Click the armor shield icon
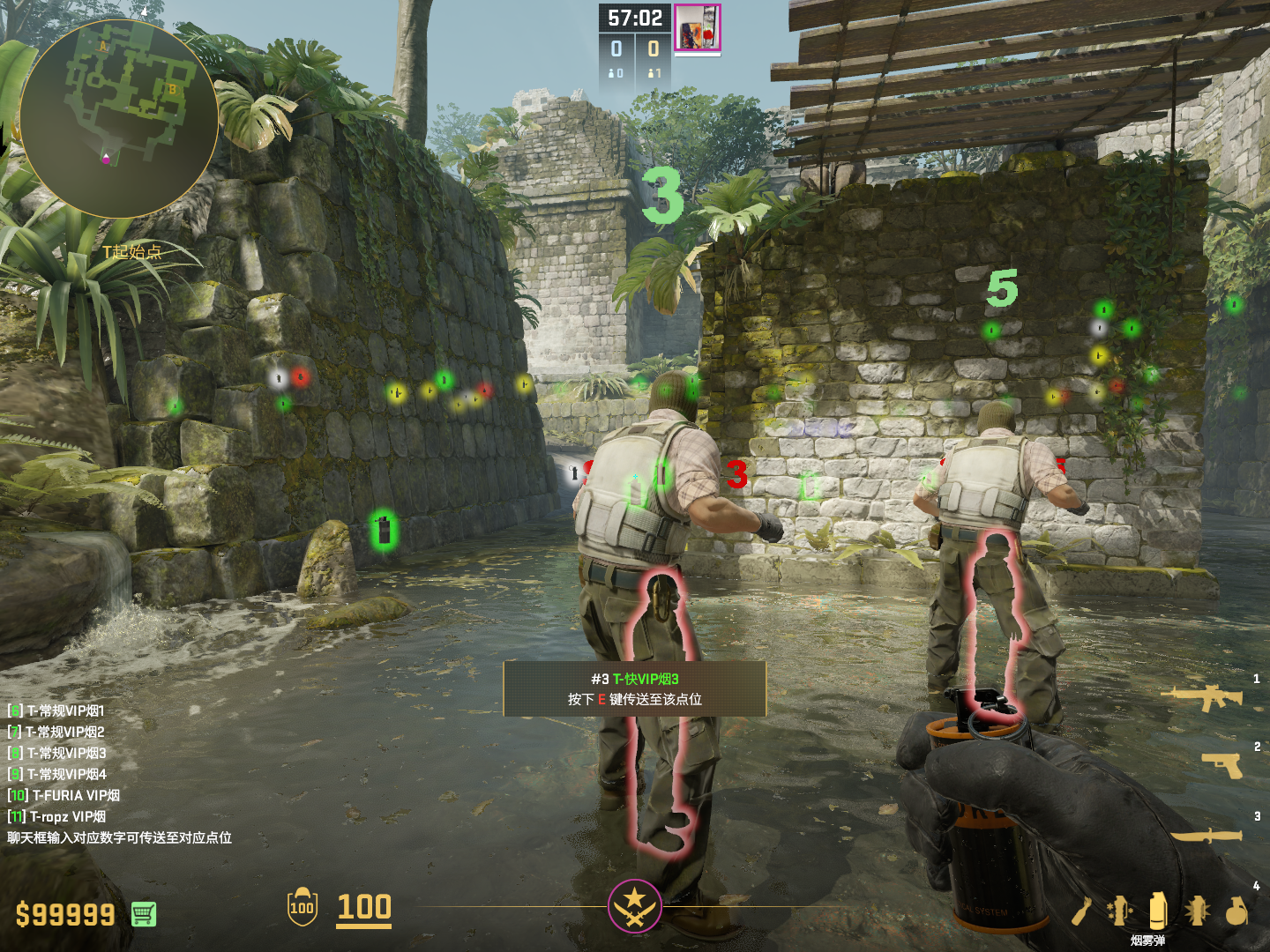Screen dimensions: 1270x952 click(303, 907)
